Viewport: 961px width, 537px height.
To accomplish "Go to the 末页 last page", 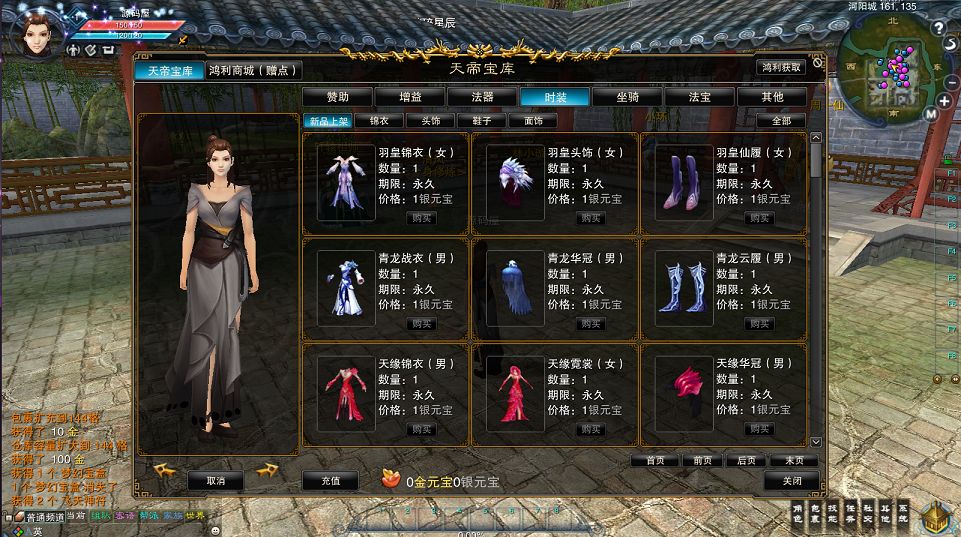I will click(x=794, y=461).
